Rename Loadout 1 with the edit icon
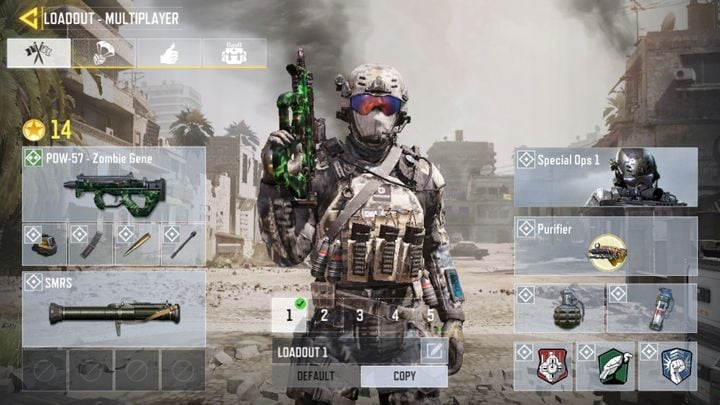Screen dimensions: 720x405 (433, 351)
